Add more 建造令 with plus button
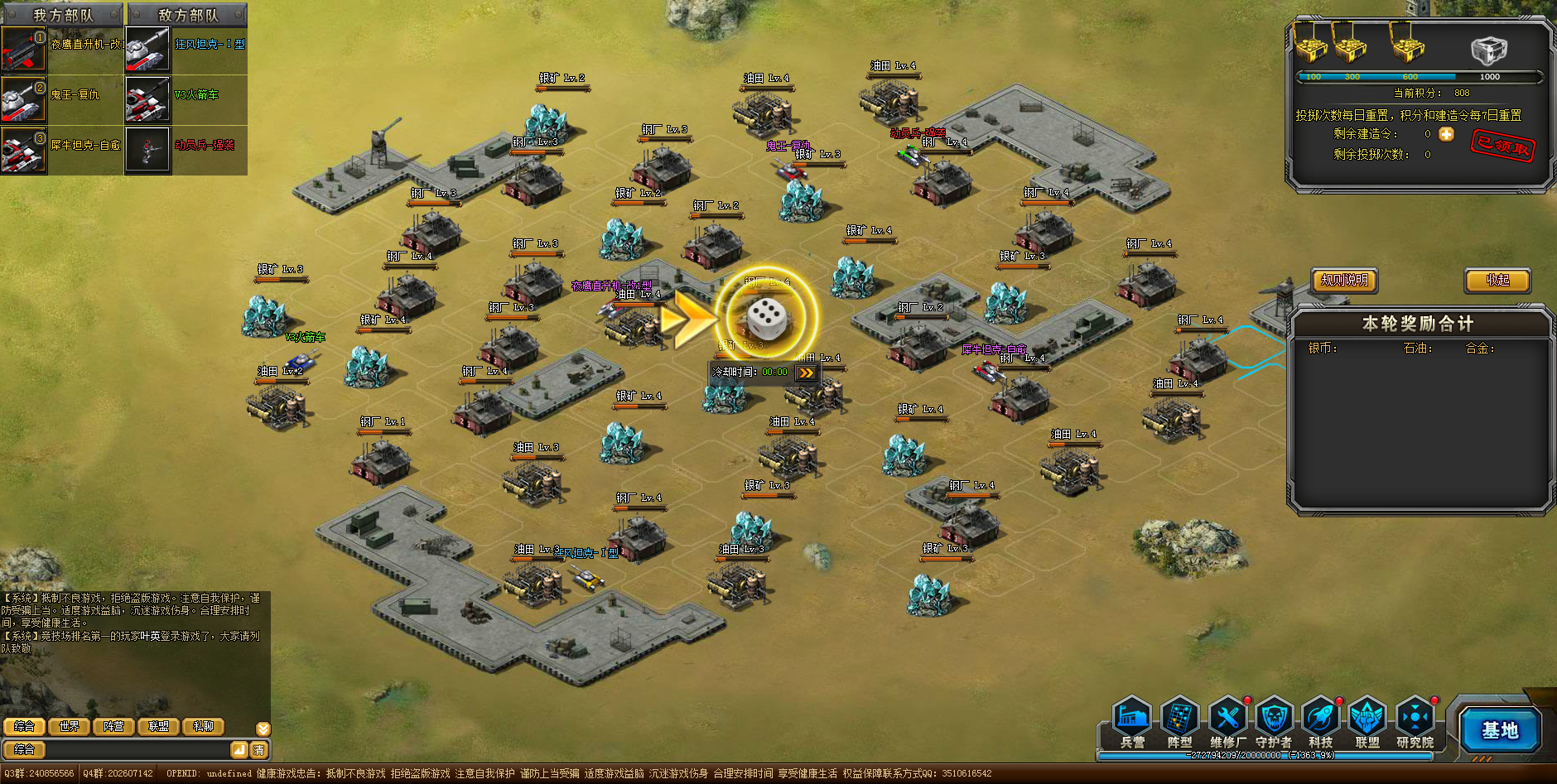Viewport: 1557px width, 784px height. [1446, 134]
